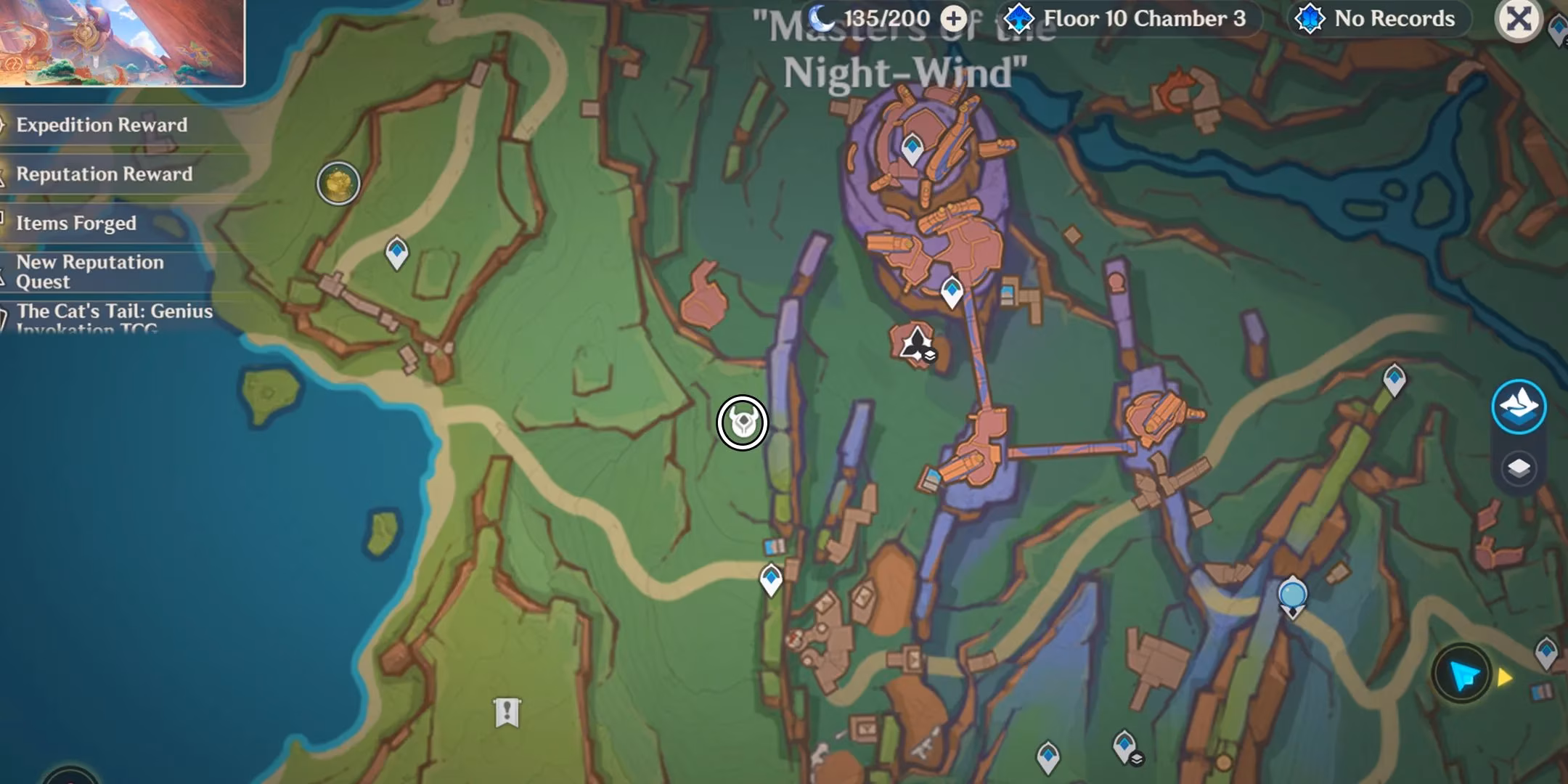1568x784 pixels.
Task: Expand the Items Forged entry
Action: (76, 224)
